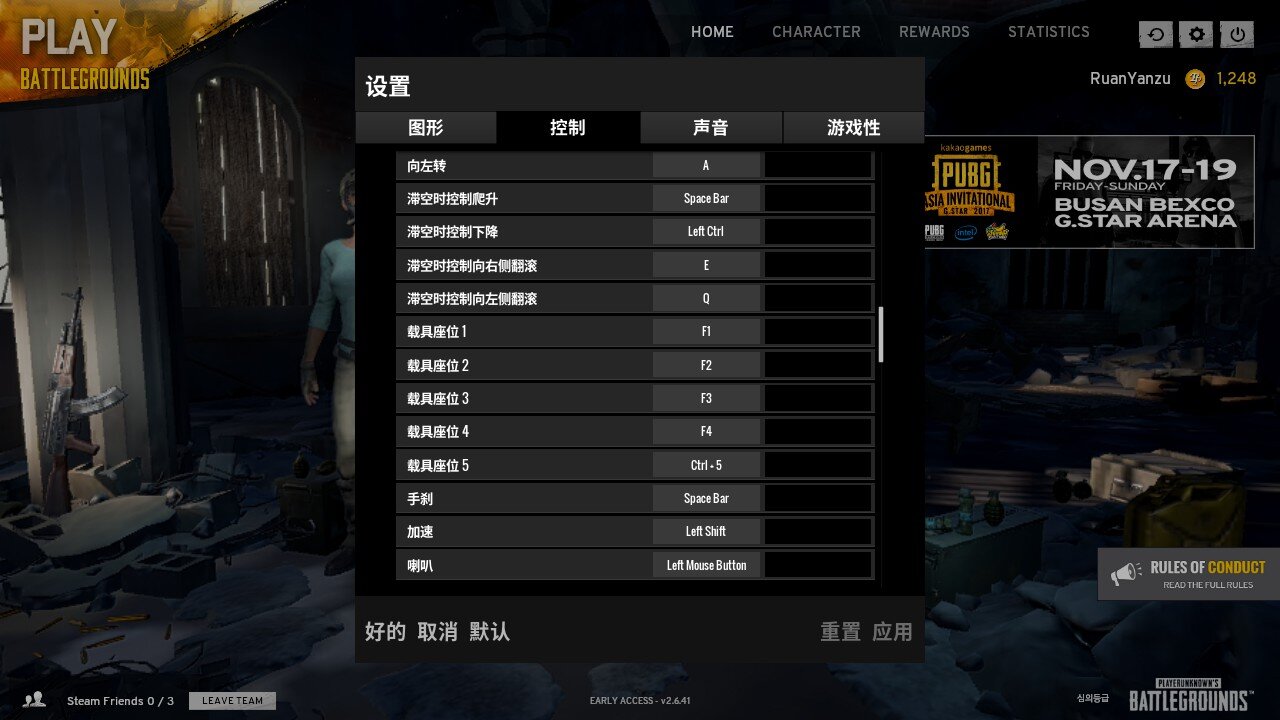Click the settings list scrollbar
1280x720 pixels.
tap(882, 330)
